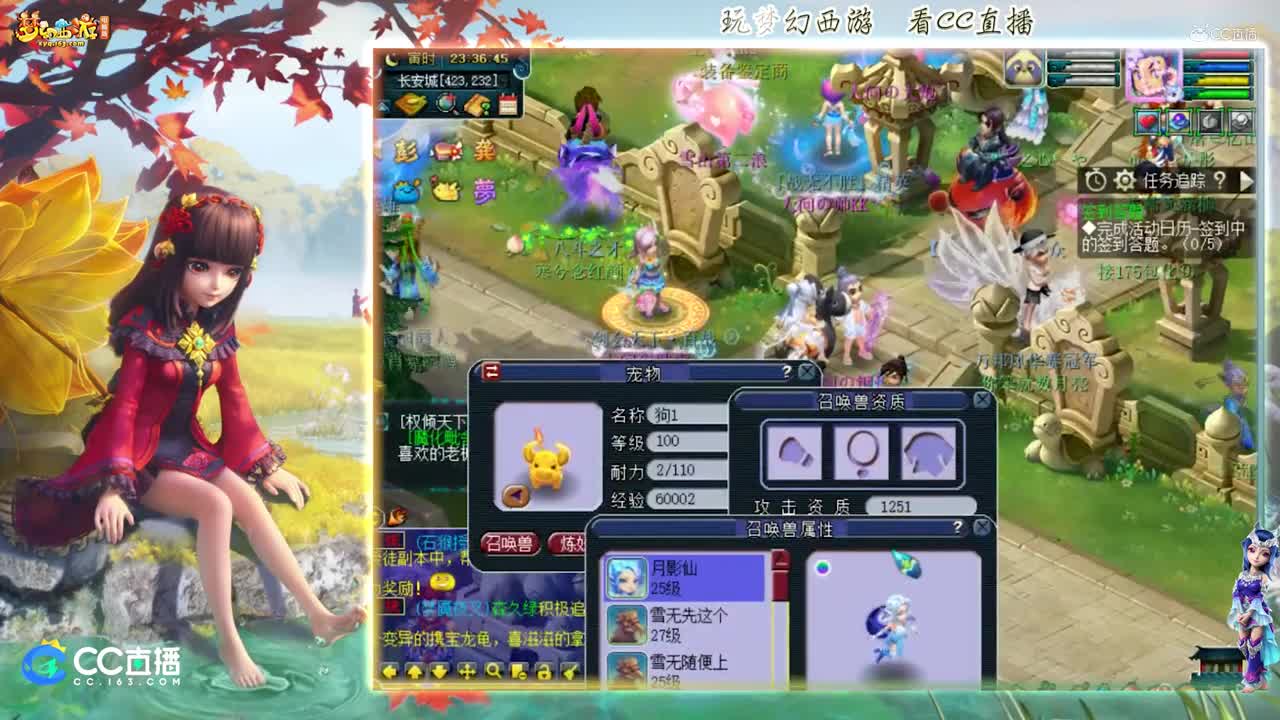1280x720 pixels.
Task: Click the four-arrow move icon in the bottom toolbar
Action: click(467, 672)
